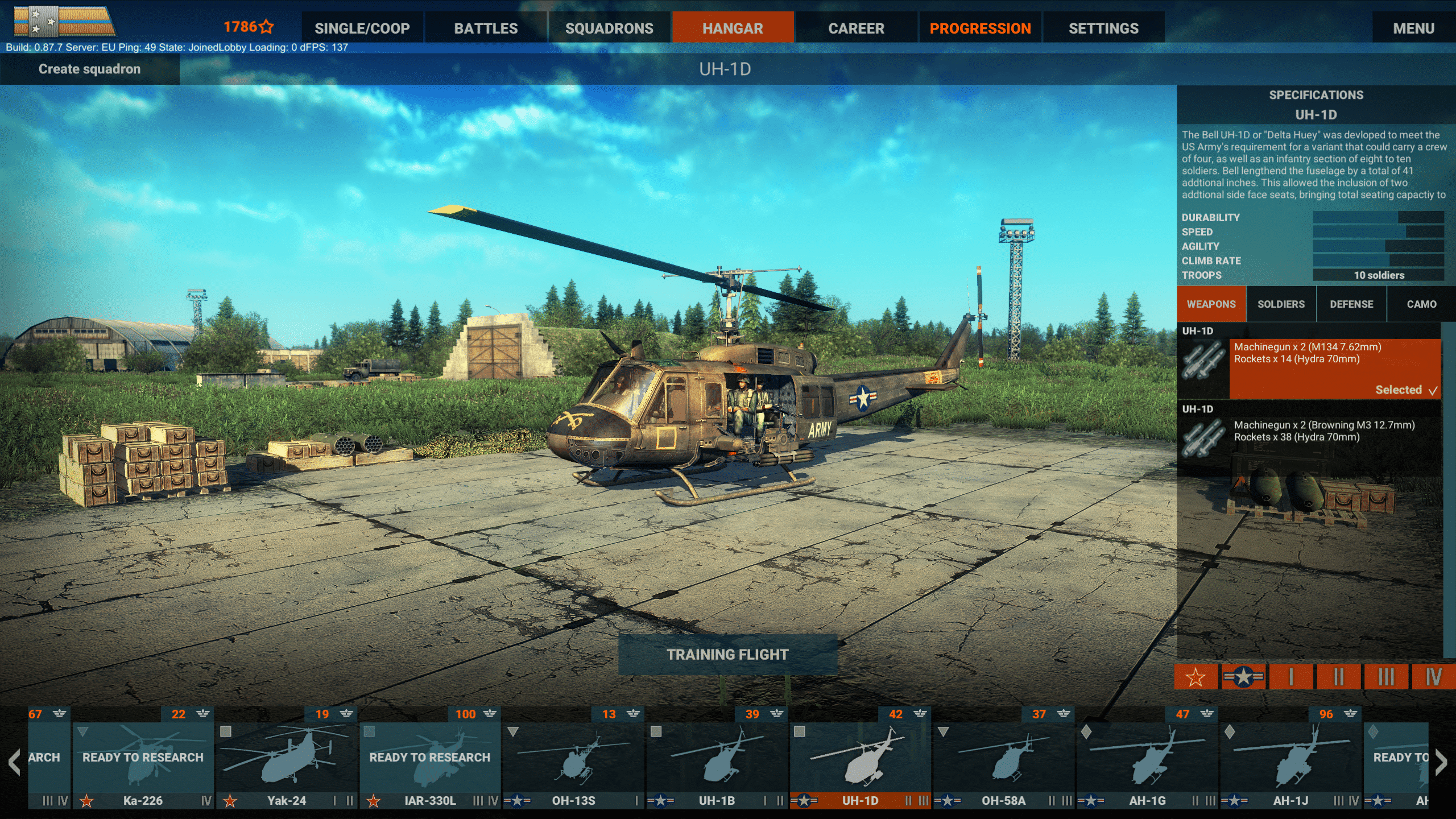This screenshot has width=1456, height=819.
Task: Create a new squadron
Action: click(89, 69)
